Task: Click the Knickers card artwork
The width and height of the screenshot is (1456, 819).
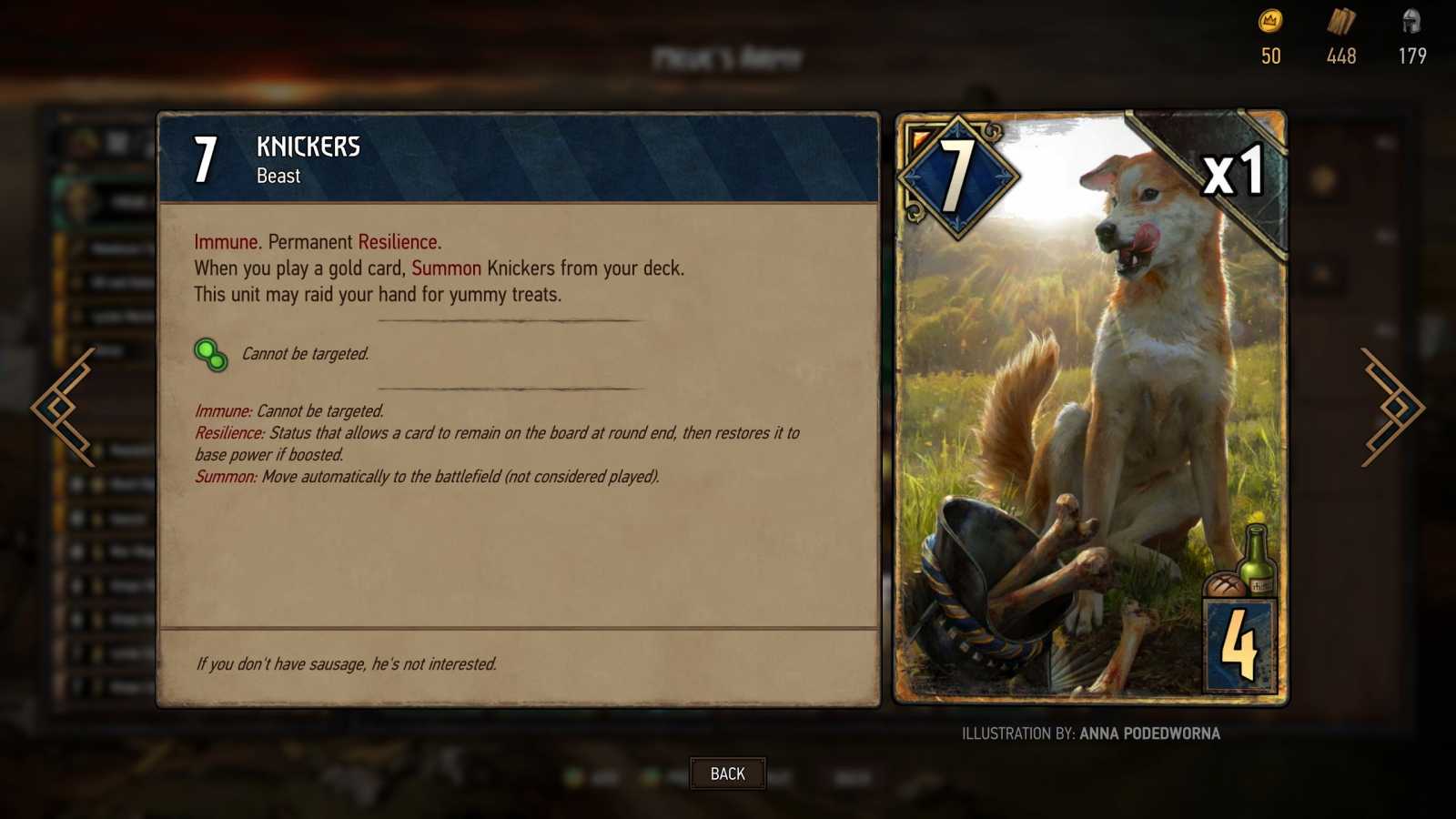Action: click(x=1092, y=409)
